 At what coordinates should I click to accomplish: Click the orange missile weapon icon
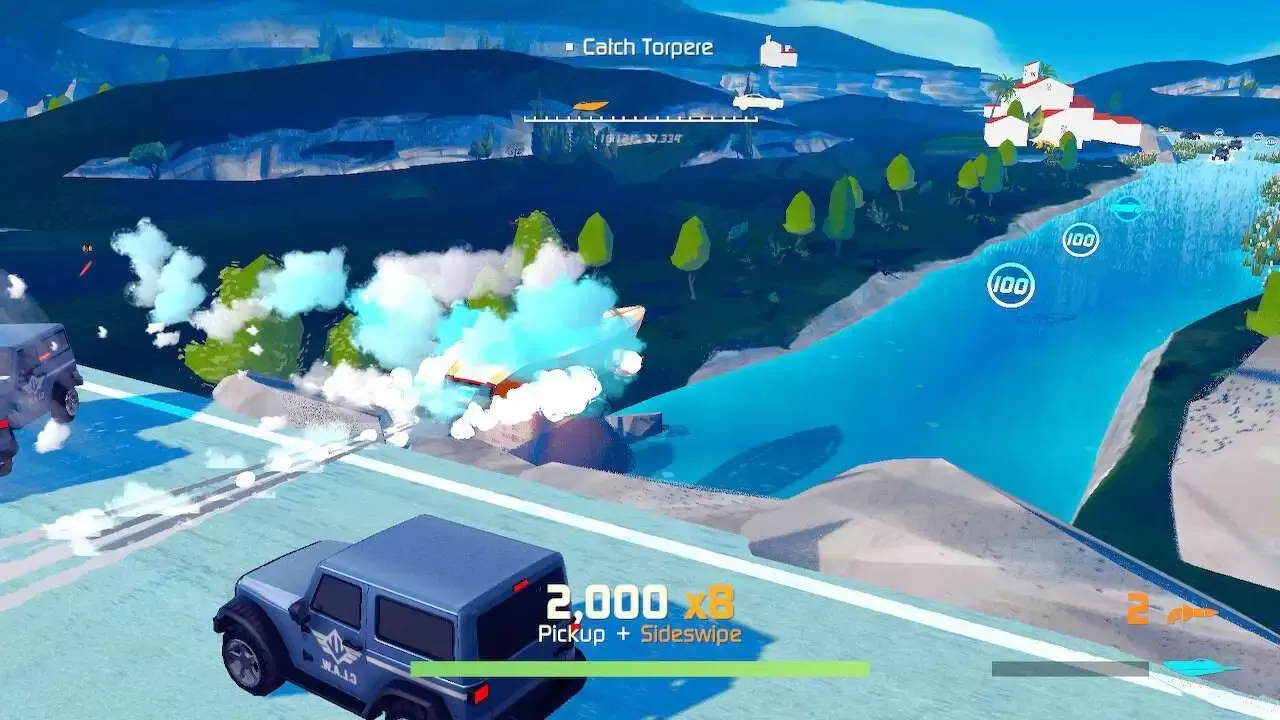click(x=1192, y=613)
